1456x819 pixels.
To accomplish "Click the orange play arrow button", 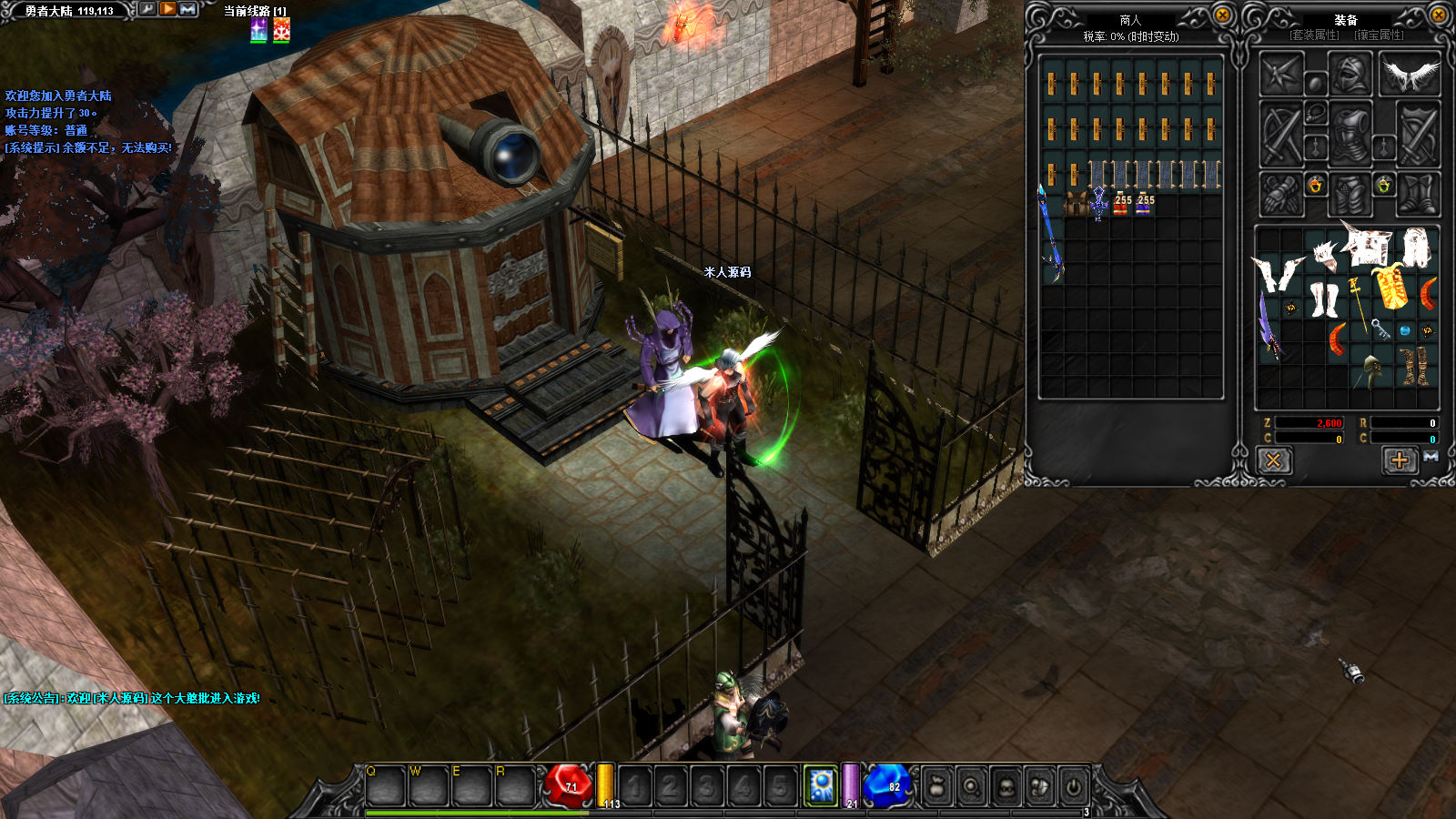I will [168, 9].
